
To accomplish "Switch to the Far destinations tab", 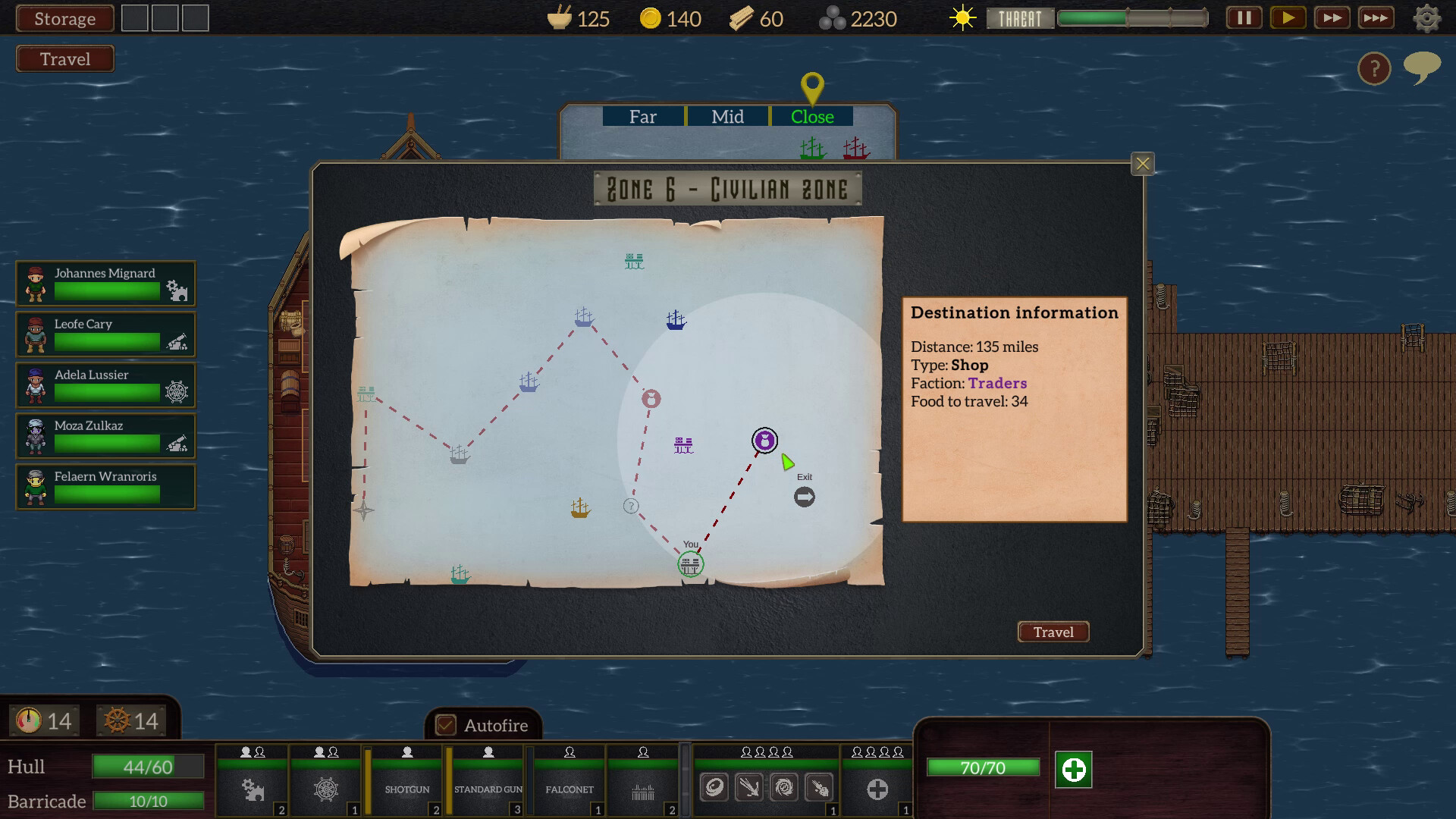I will click(643, 117).
